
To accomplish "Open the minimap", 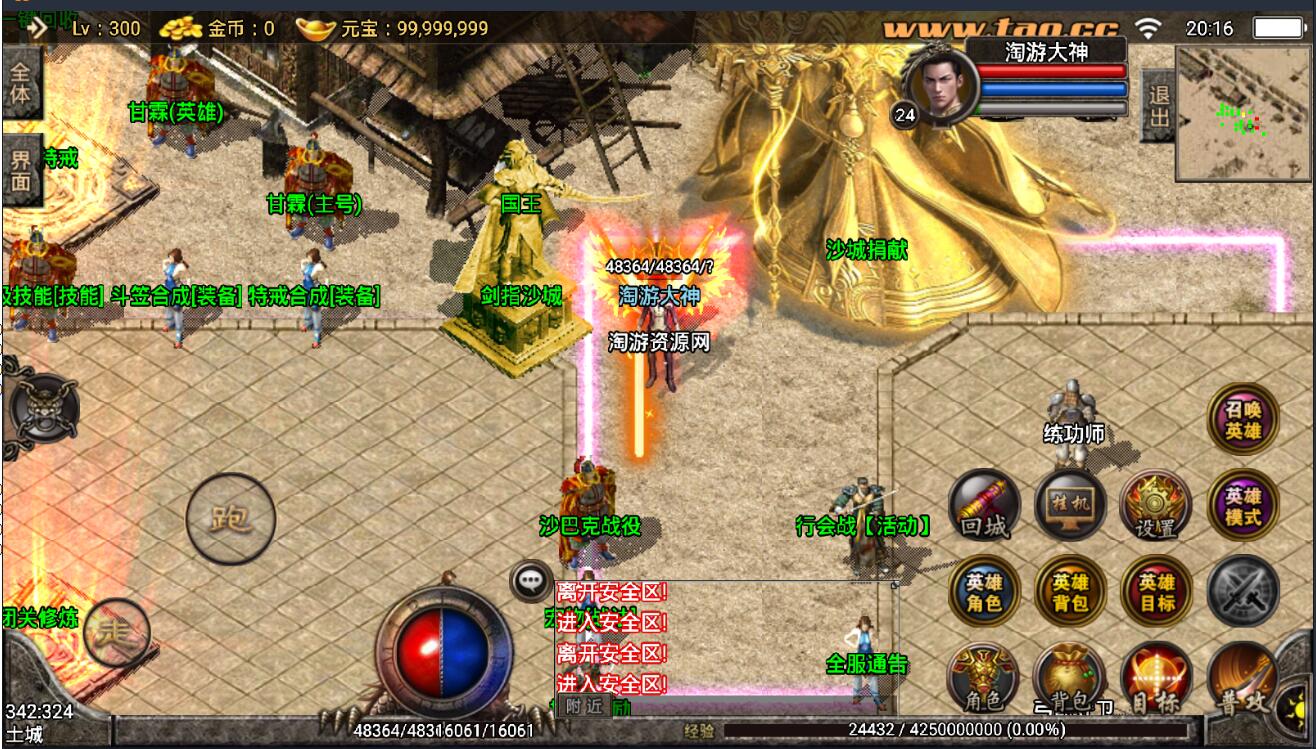I will [1243, 113].
